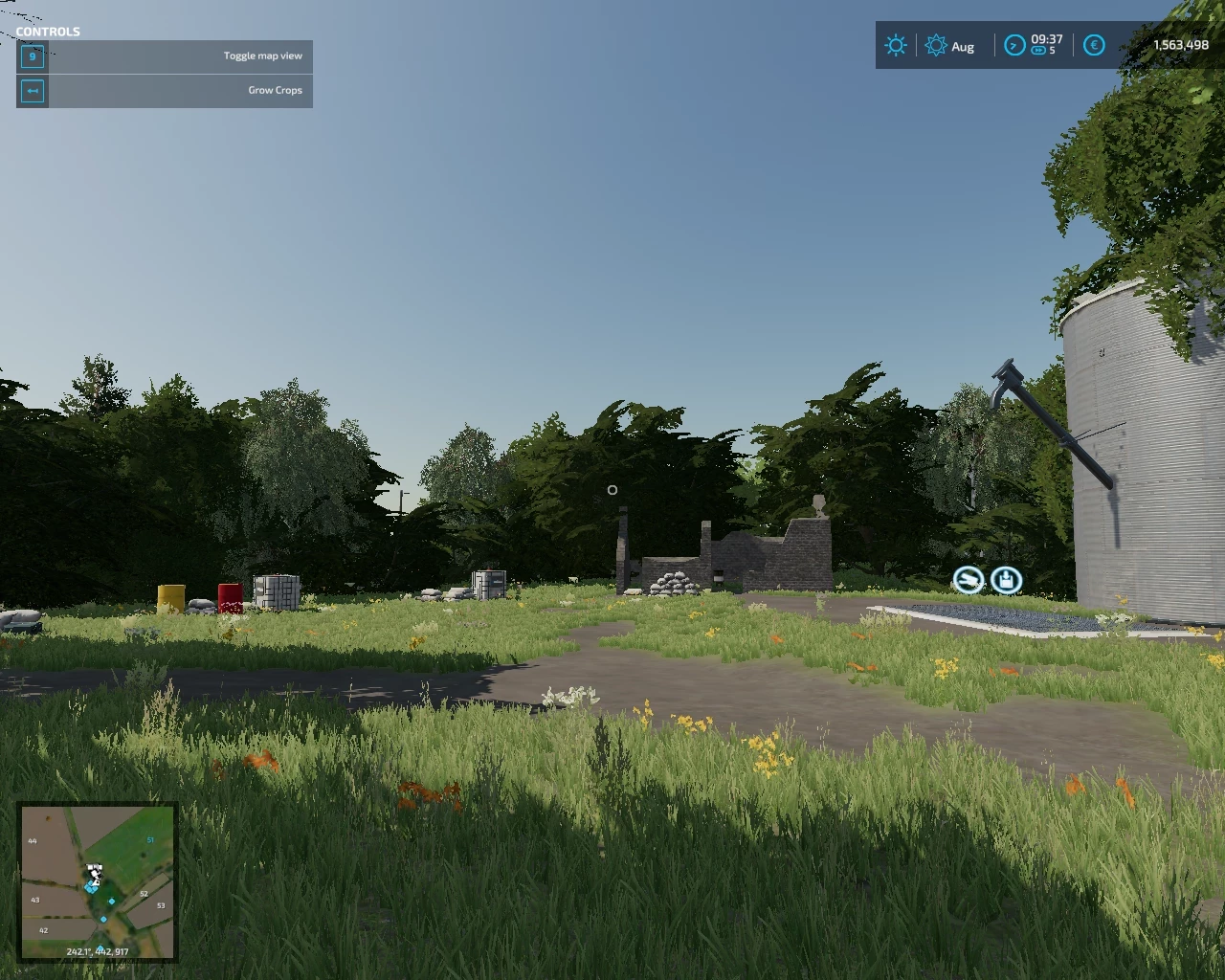1225x980 pixels.
Task: Click the forecast weather icon beside Aug
Action: 935,45
